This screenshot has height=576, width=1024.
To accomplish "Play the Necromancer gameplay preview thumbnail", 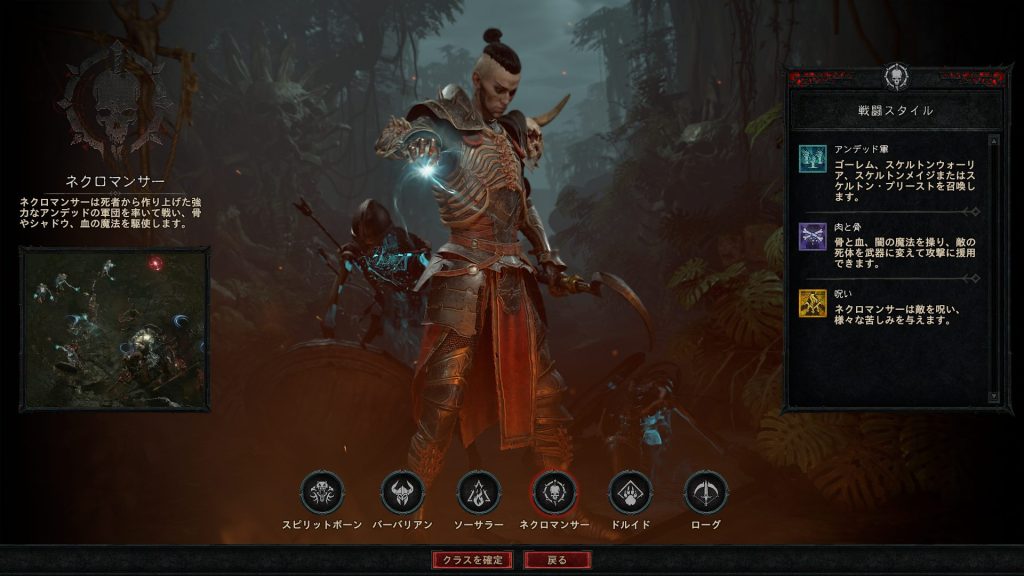I will click(114, 328).
